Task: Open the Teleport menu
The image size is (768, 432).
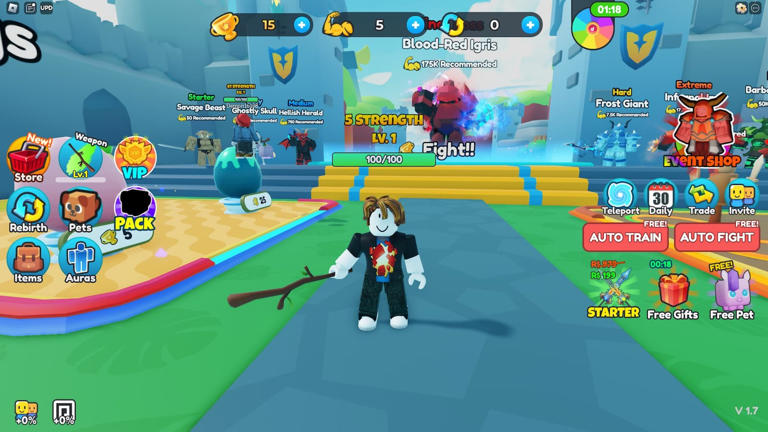Action: point(620,197)
